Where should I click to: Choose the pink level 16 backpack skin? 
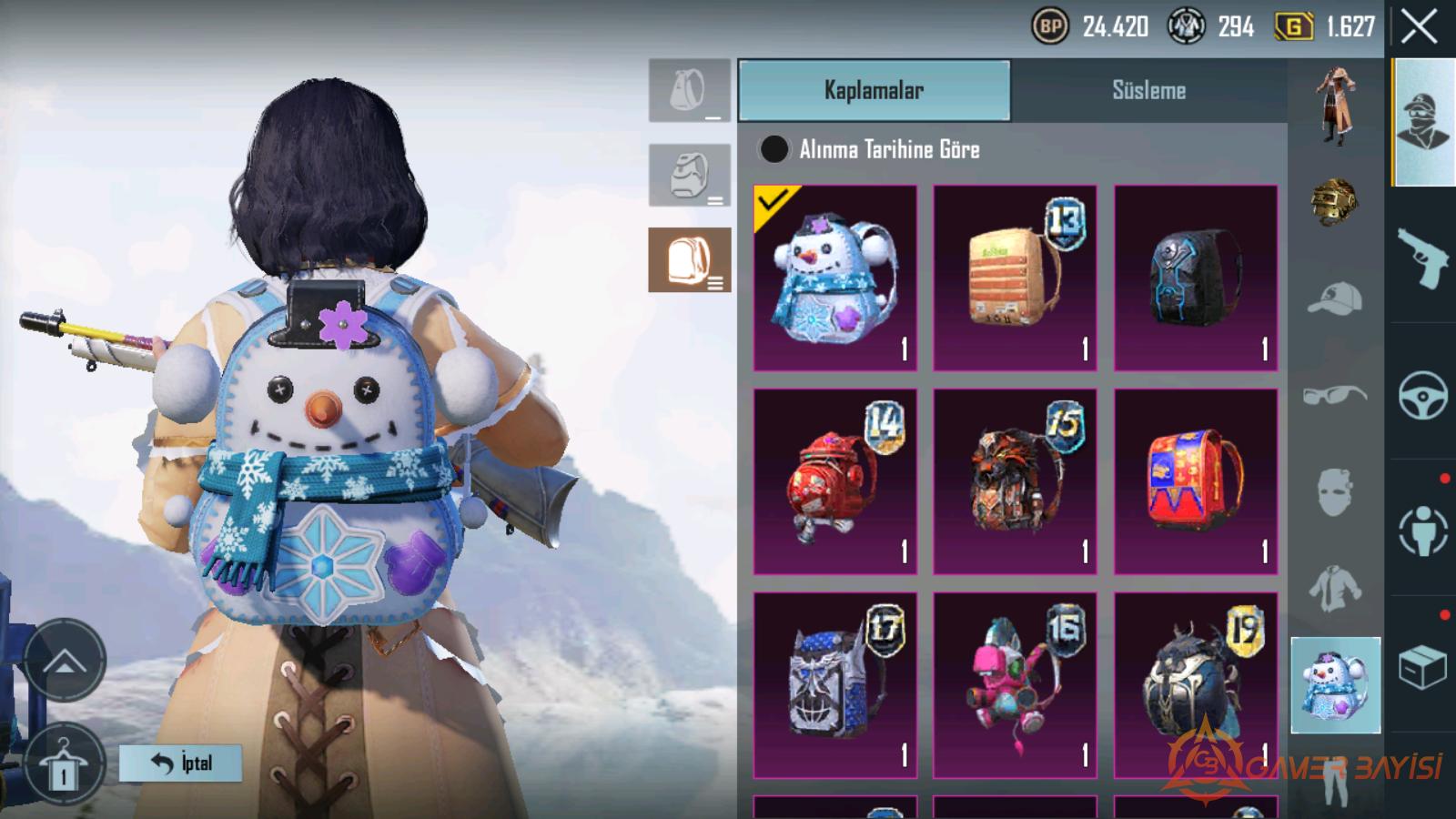pyautogui.click(x=1015, y=684)
